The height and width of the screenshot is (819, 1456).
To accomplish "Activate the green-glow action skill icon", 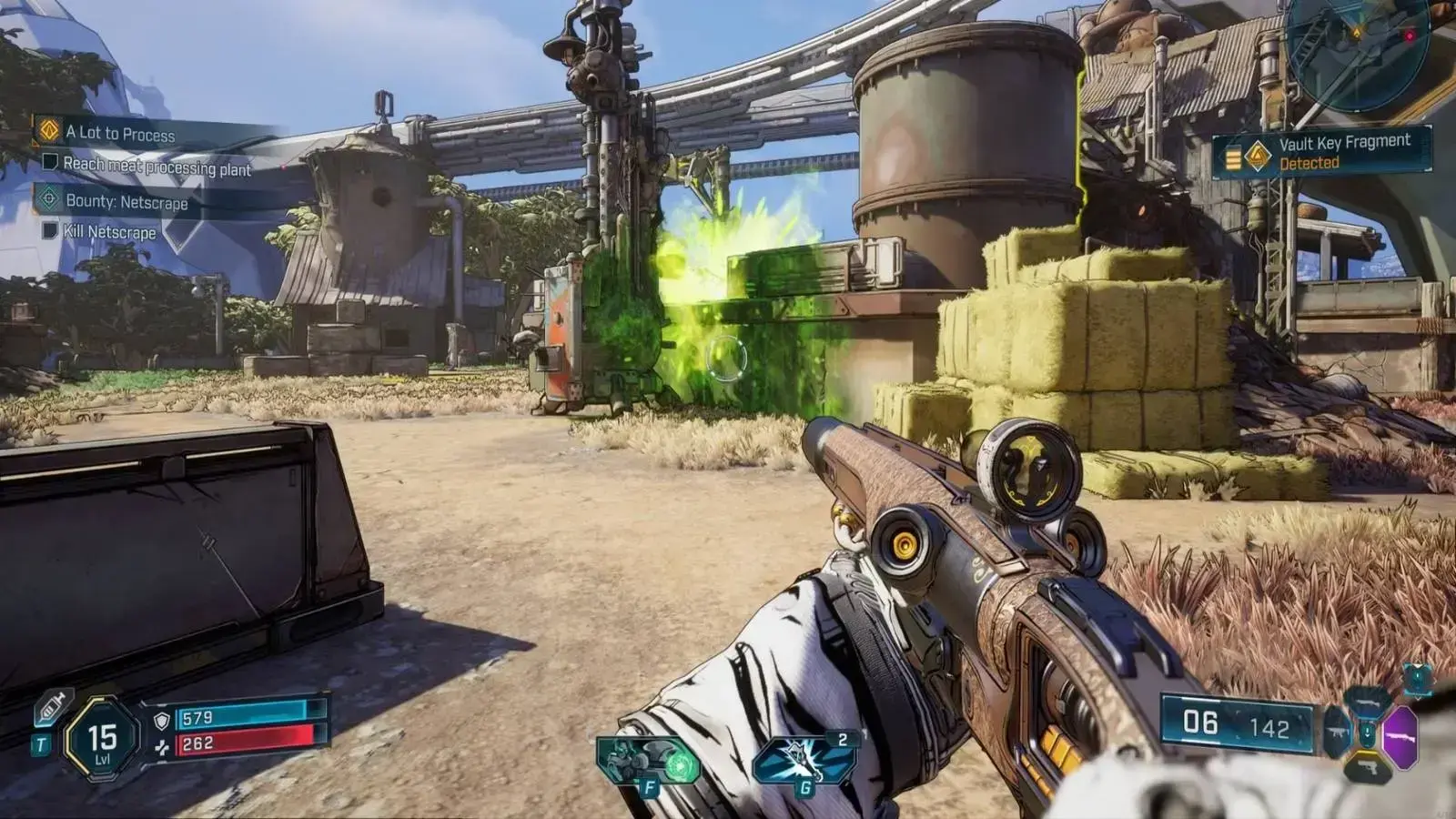I will click(649, 761).
